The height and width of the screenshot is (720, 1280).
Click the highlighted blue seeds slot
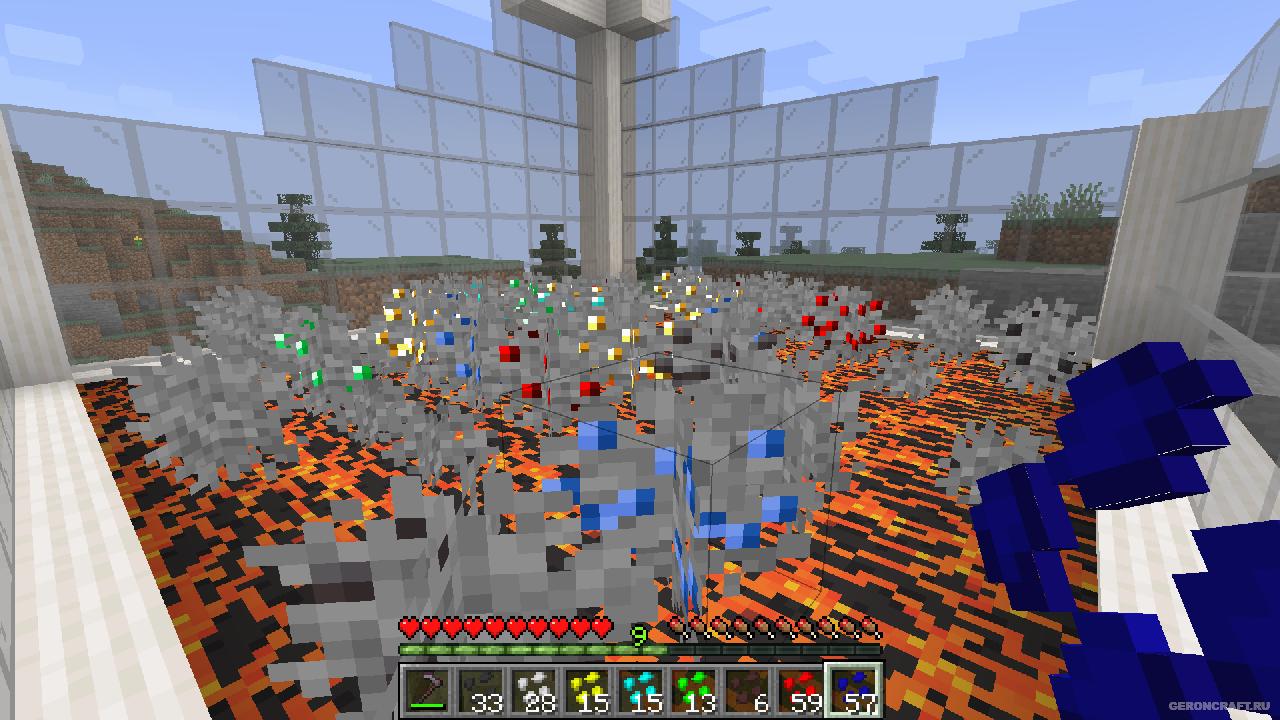coord(851,690)
